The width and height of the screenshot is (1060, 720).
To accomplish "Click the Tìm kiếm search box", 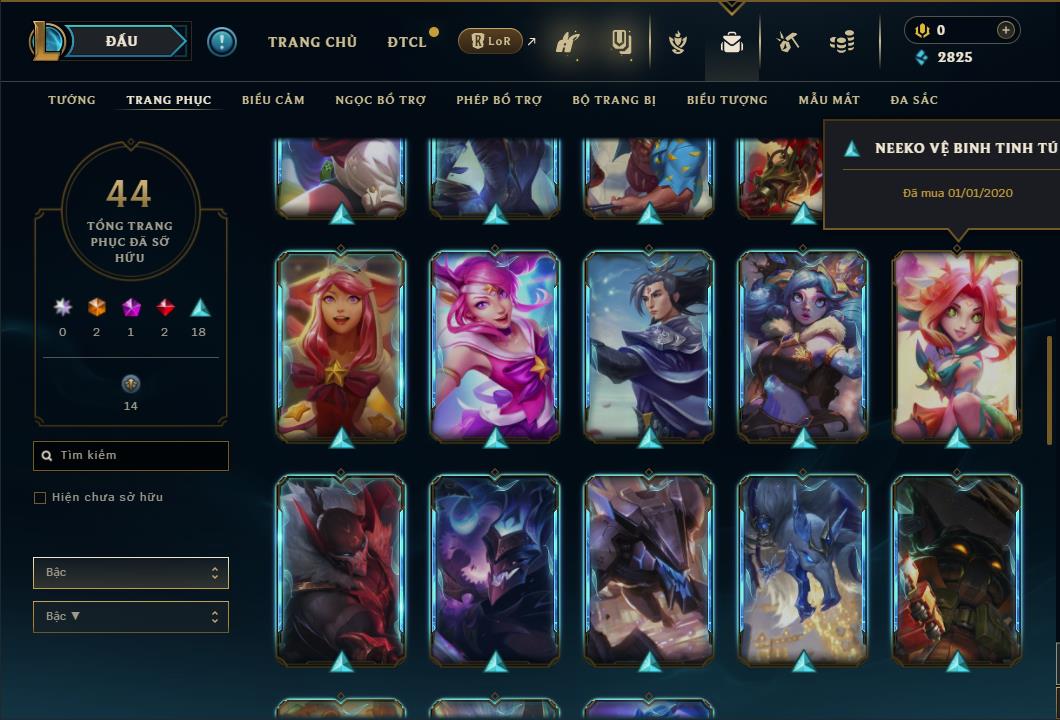I will (131, 456).
